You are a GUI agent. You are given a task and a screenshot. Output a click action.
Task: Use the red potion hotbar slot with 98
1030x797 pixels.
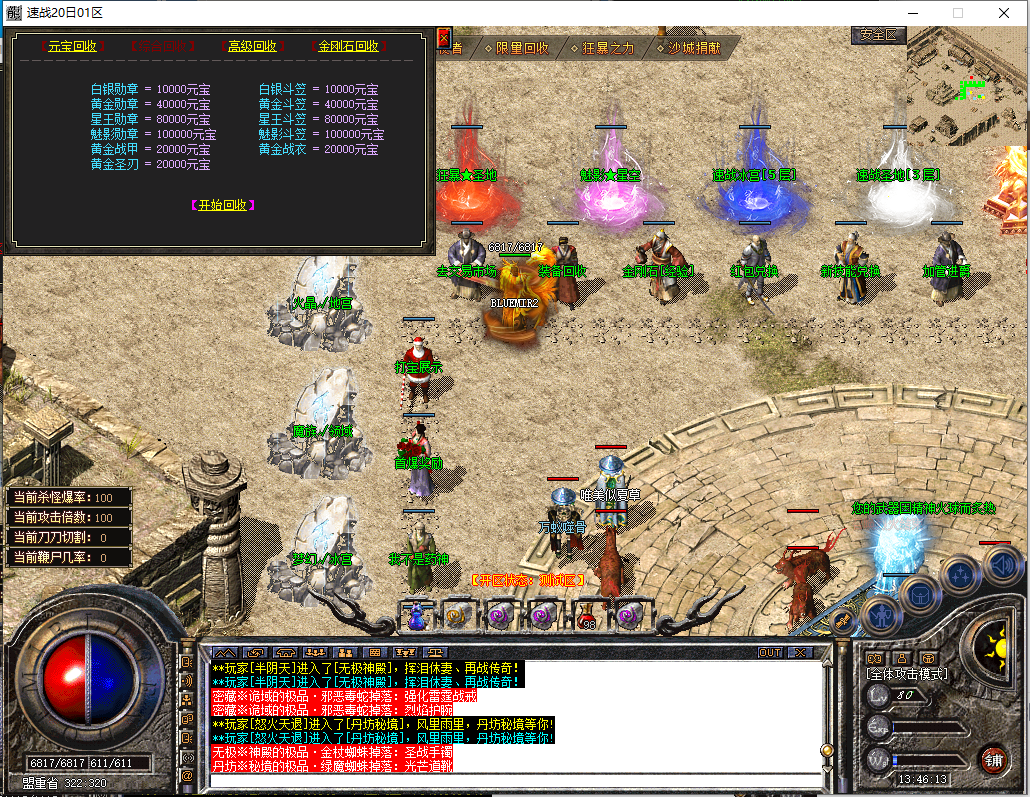click(586, 616)
